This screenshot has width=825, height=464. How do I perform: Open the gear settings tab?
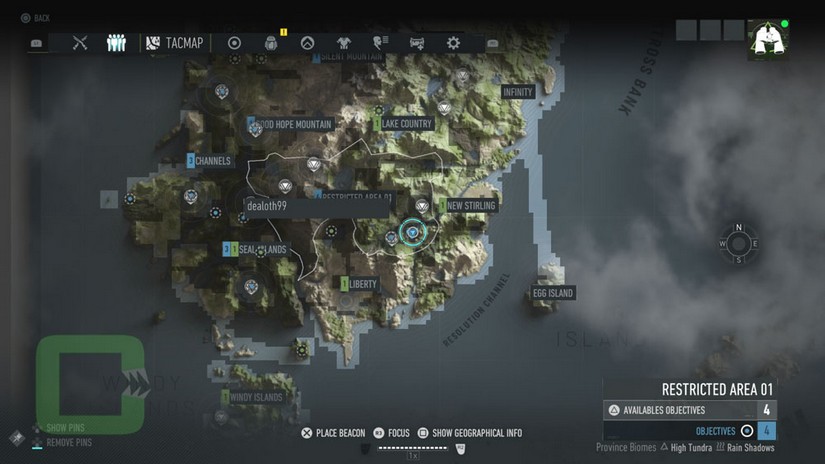pos(453,43)
